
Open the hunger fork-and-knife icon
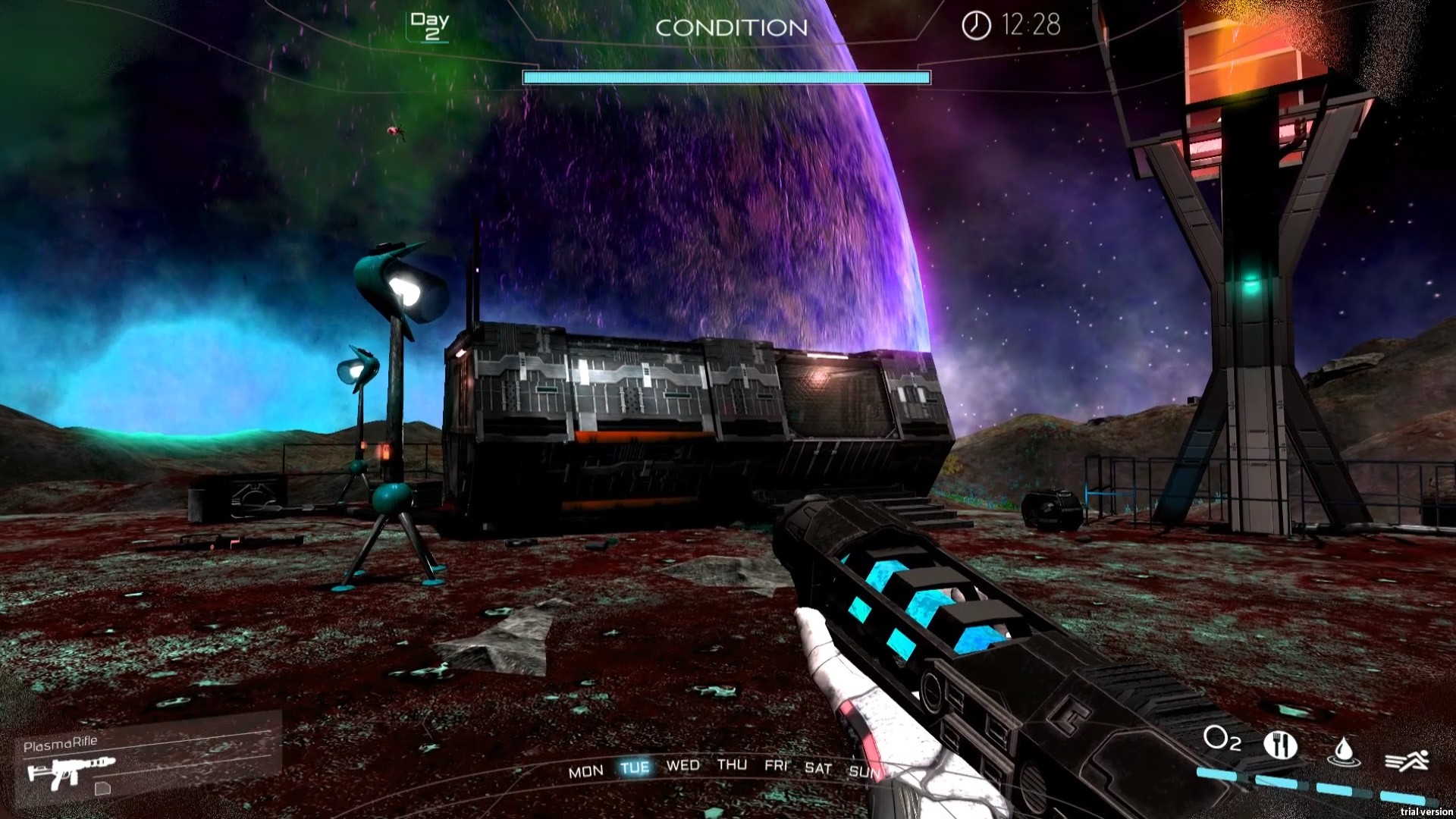click(1280, 745)
